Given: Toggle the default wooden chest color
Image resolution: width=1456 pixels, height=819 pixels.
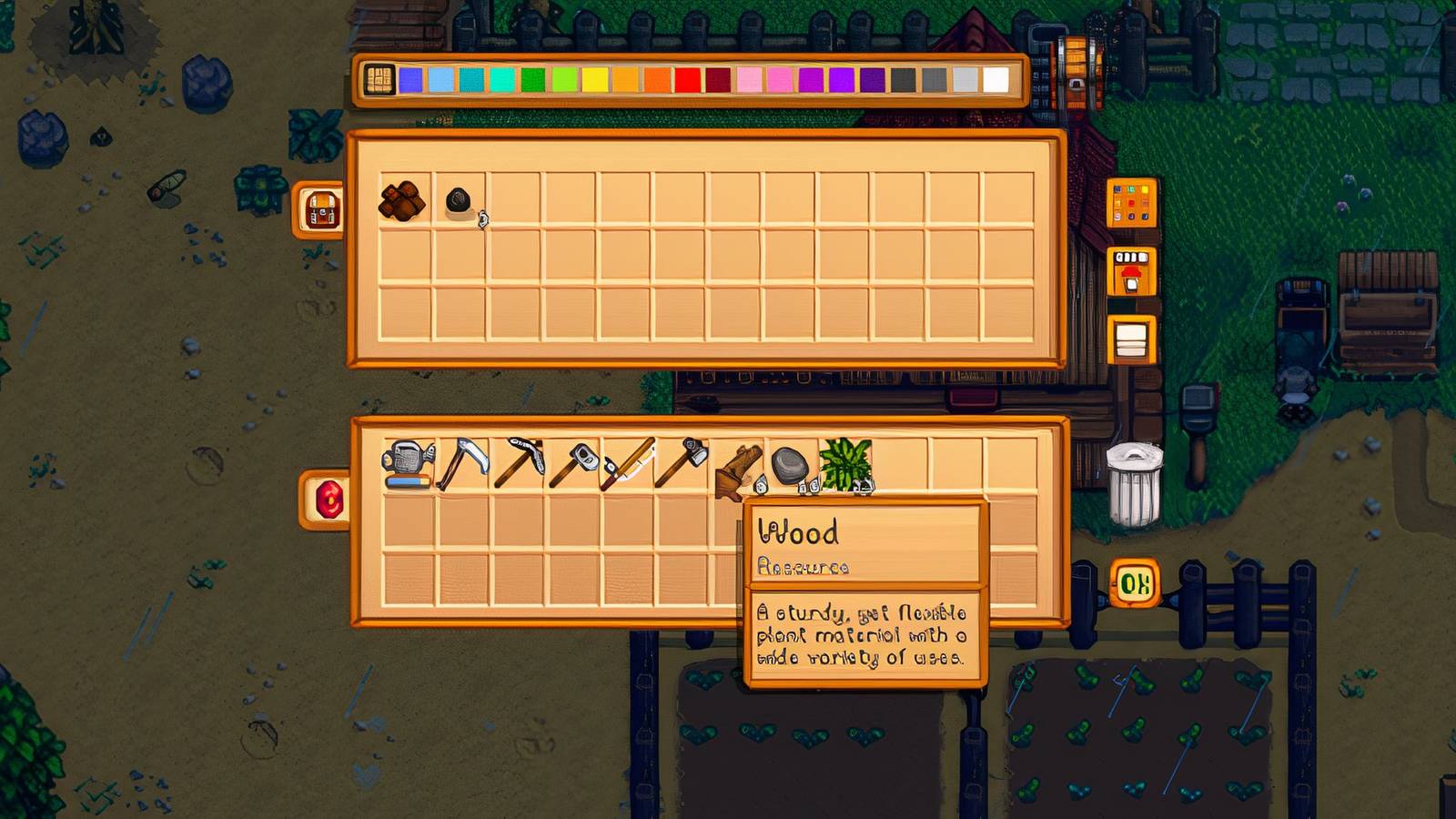Looking at the screenshot, I should (378, 82).
